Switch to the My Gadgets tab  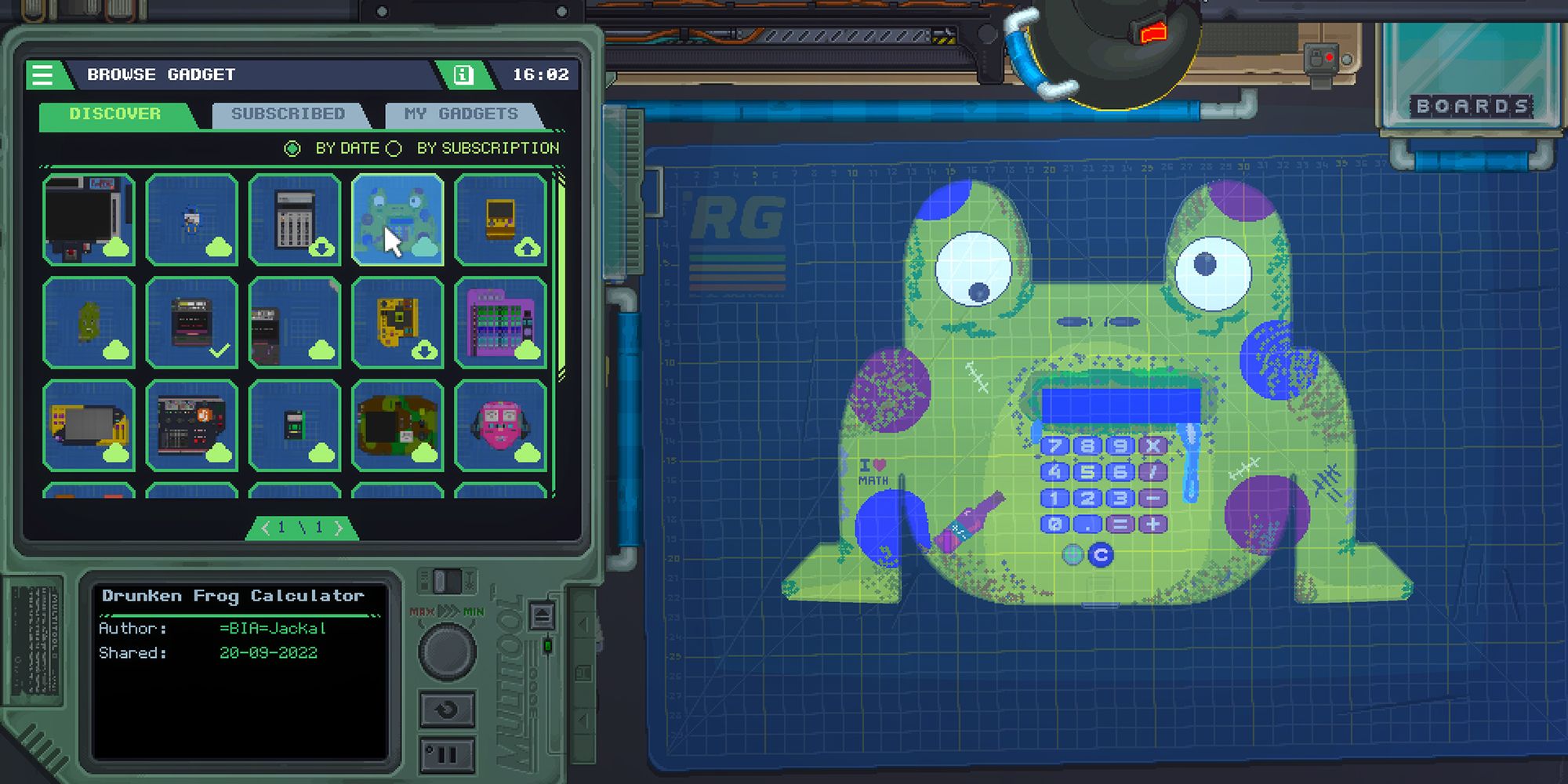point(461,113)
